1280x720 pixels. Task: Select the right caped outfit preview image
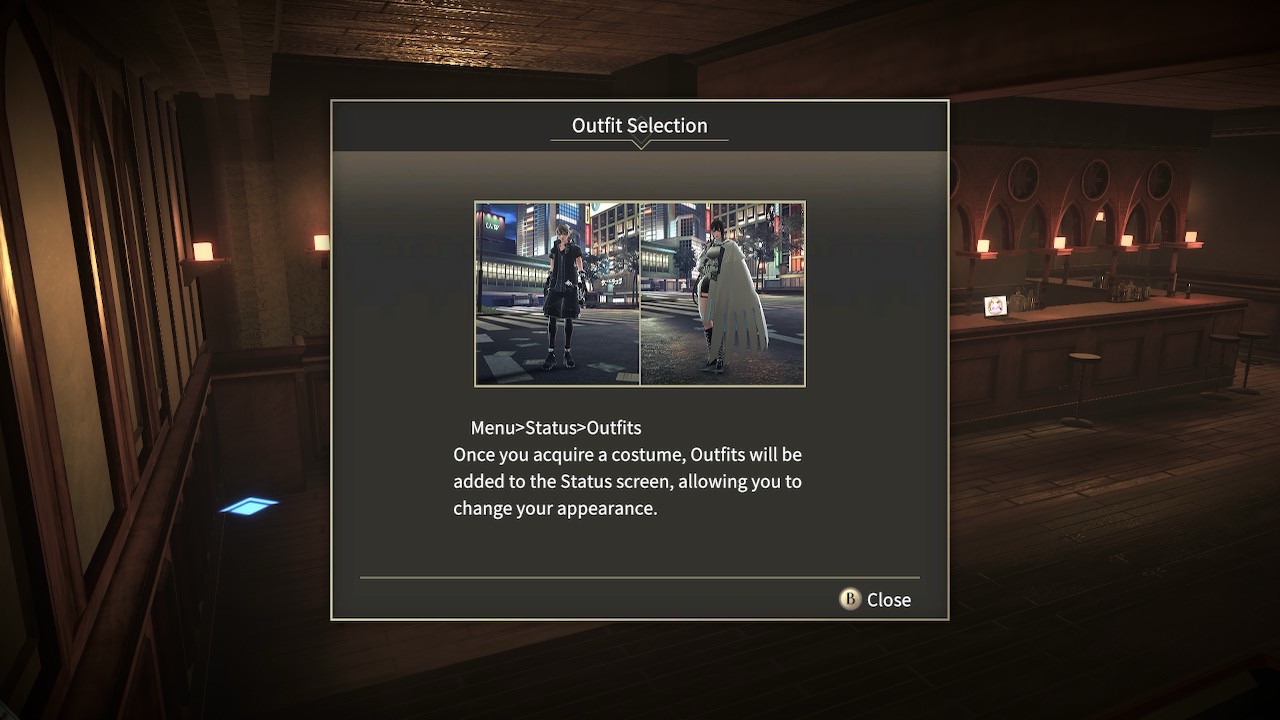[722, 293]
